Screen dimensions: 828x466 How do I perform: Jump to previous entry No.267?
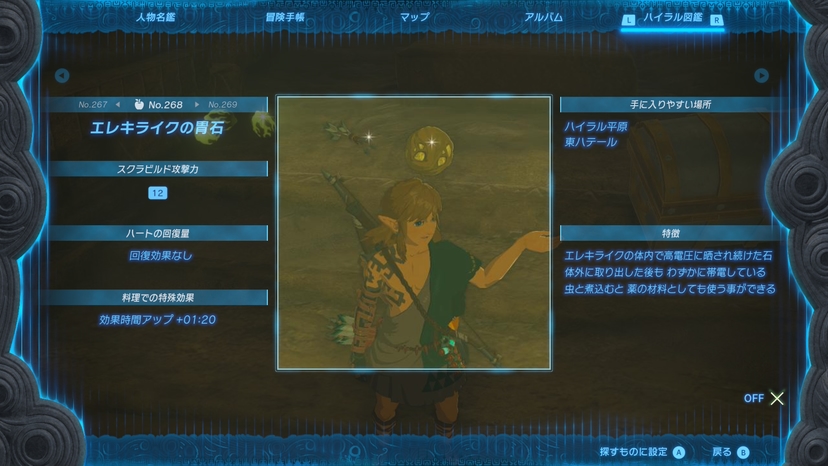pyautogui.click(x=93, y=104)
